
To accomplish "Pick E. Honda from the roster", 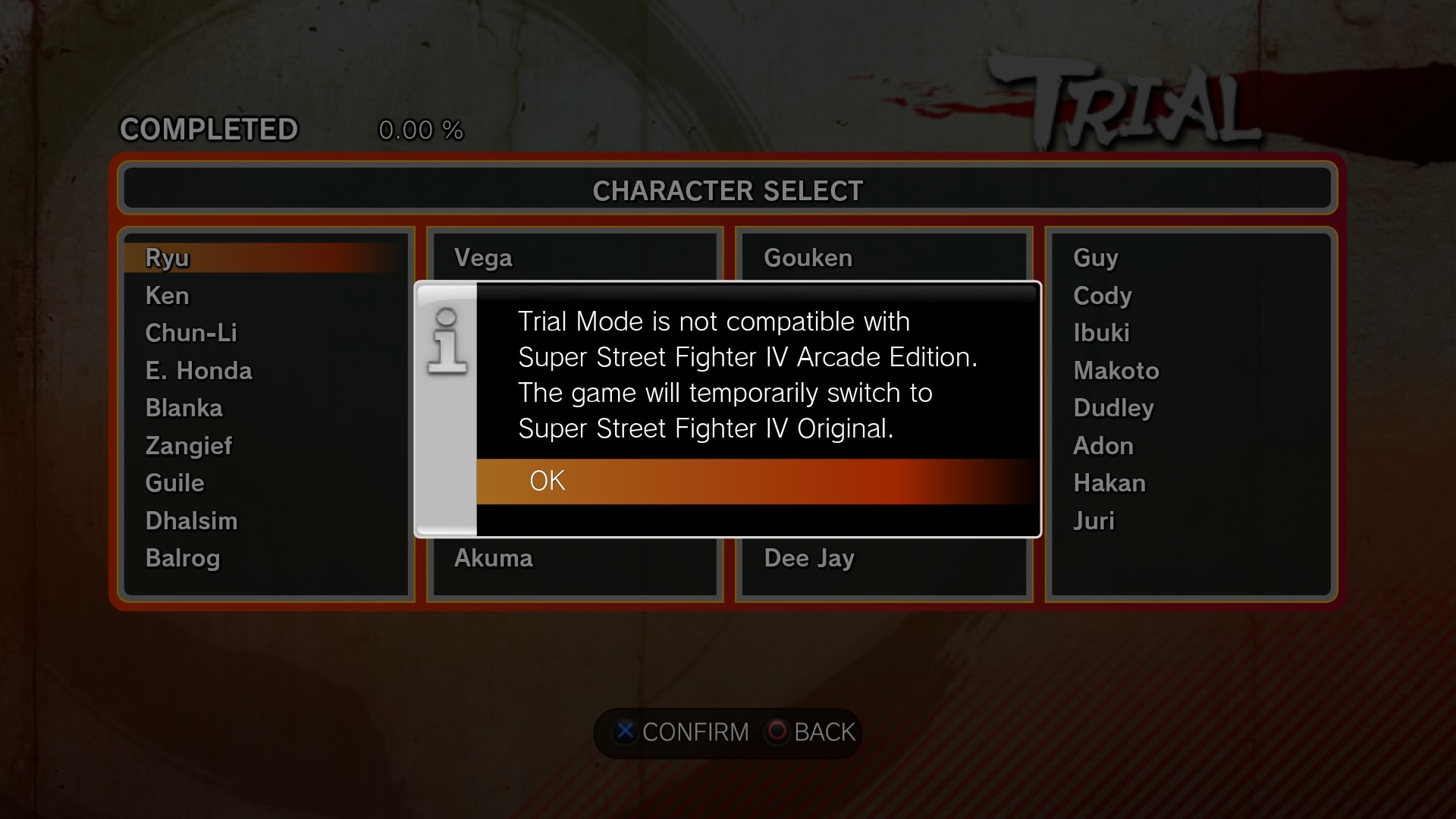I will 199,370.
